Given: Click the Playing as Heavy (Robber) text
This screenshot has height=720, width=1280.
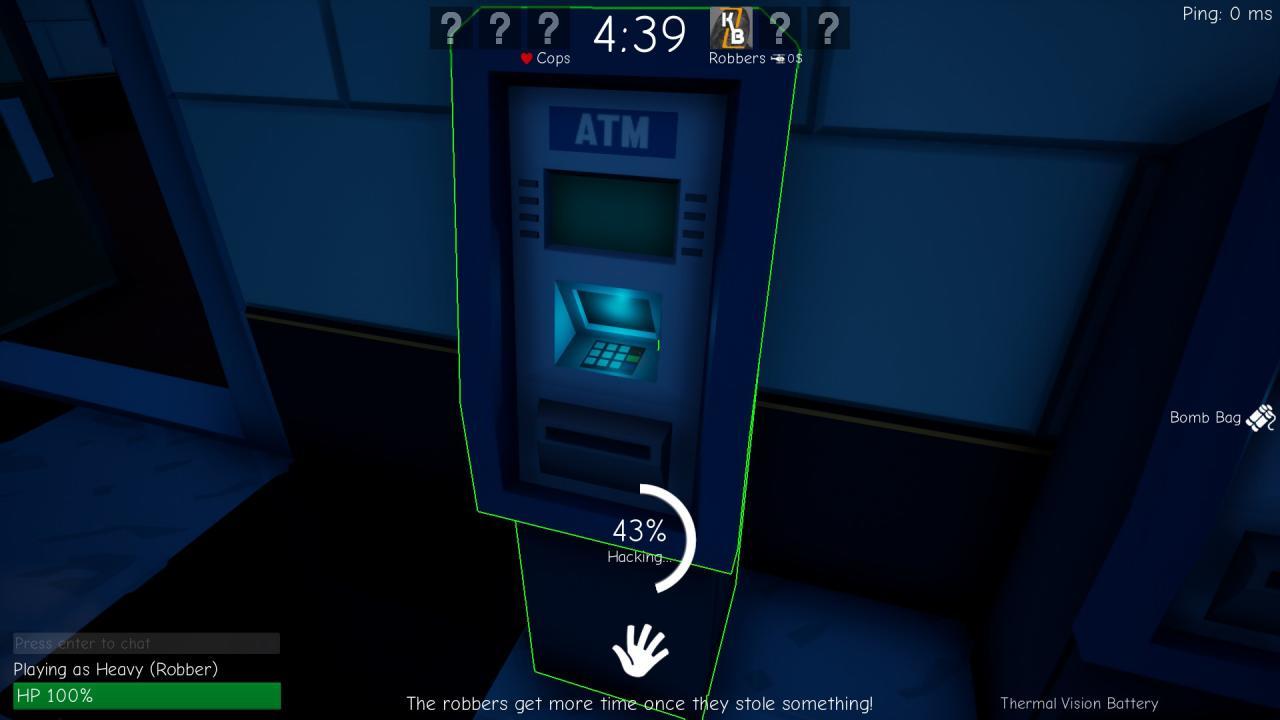Looking at the screenshot, I should 116,670.
